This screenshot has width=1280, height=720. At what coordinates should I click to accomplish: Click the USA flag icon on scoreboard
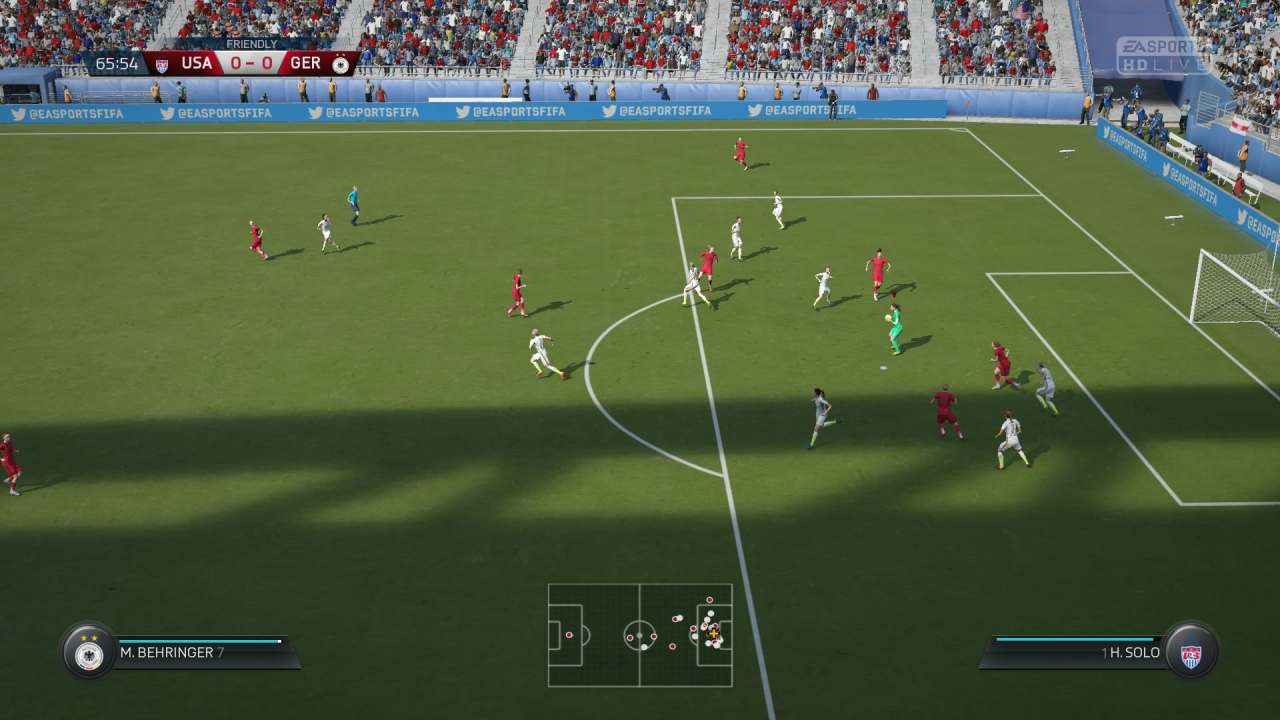coord(160,62)
